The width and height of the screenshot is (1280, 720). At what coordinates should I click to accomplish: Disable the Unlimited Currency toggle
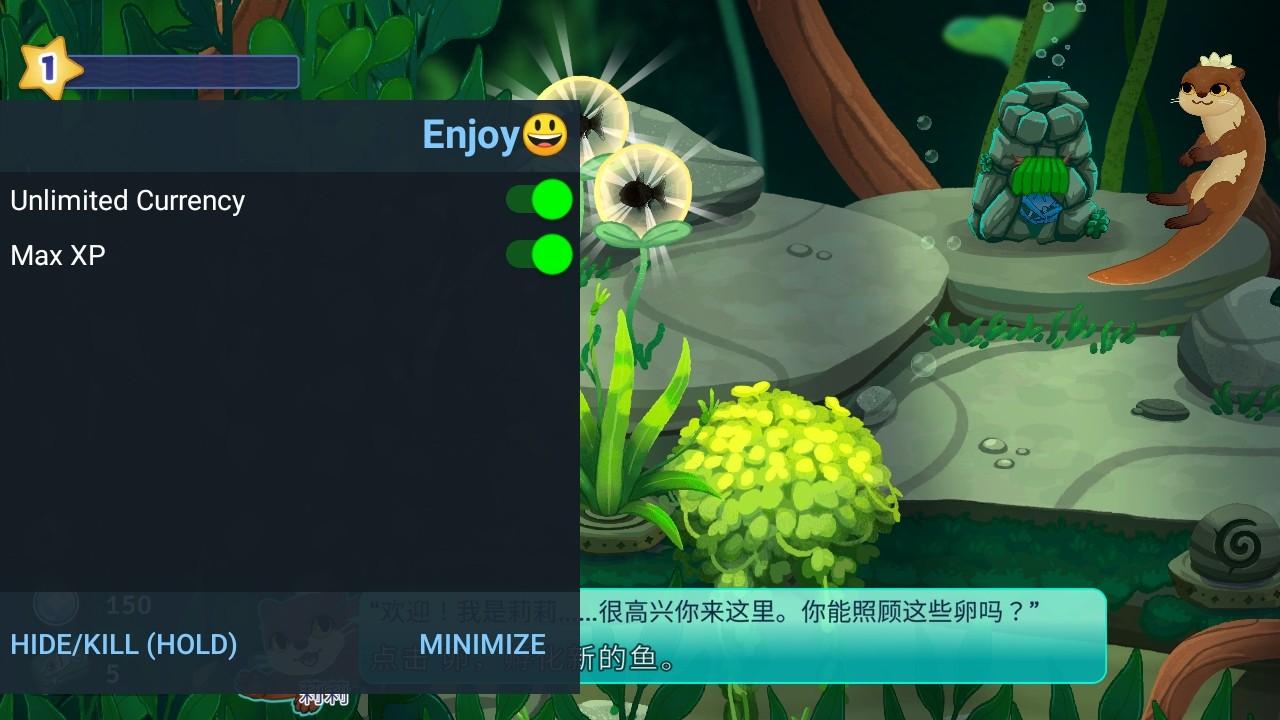click(x=540, y=200)
